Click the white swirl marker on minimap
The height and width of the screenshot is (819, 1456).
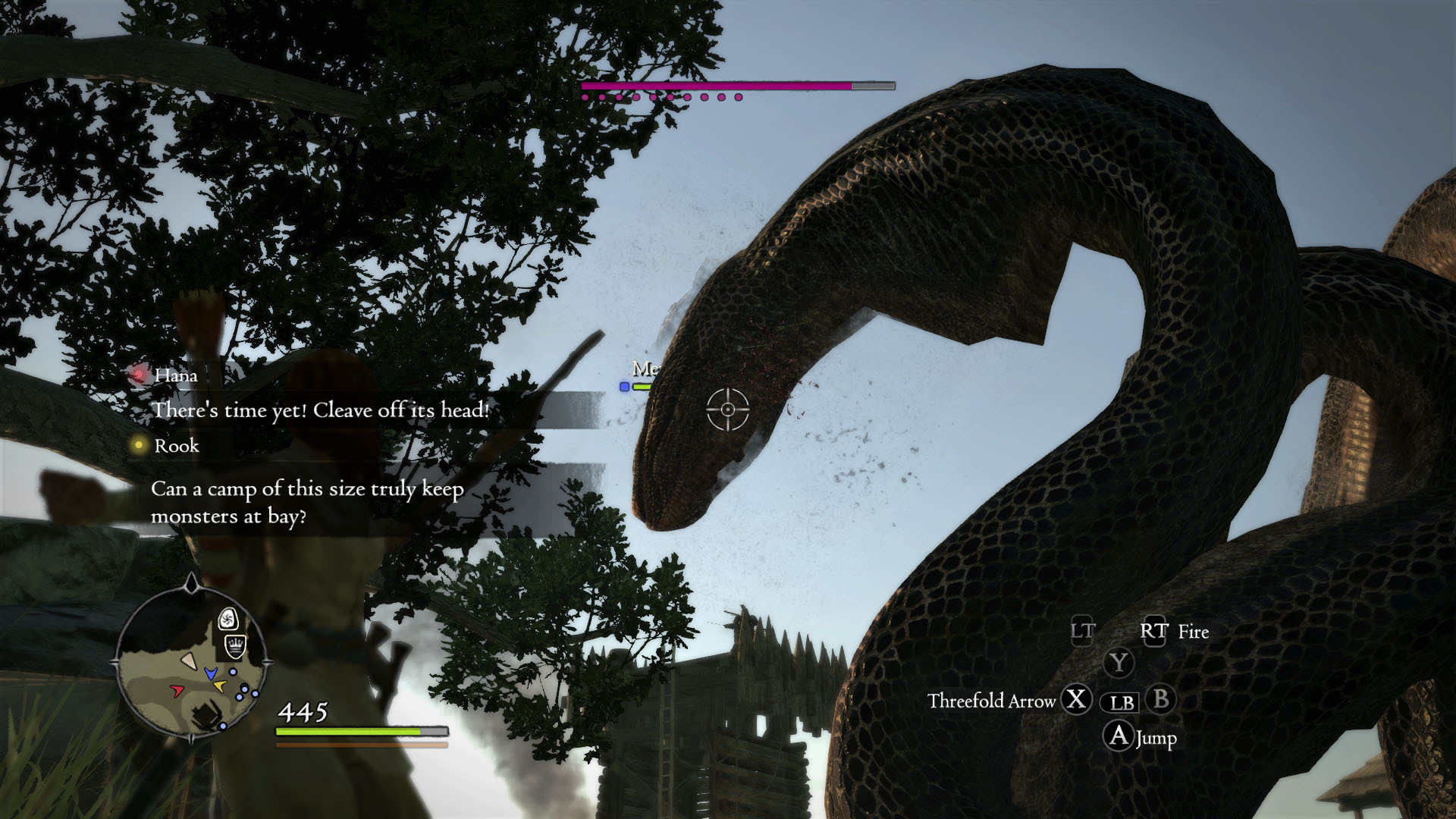(227, 620)
